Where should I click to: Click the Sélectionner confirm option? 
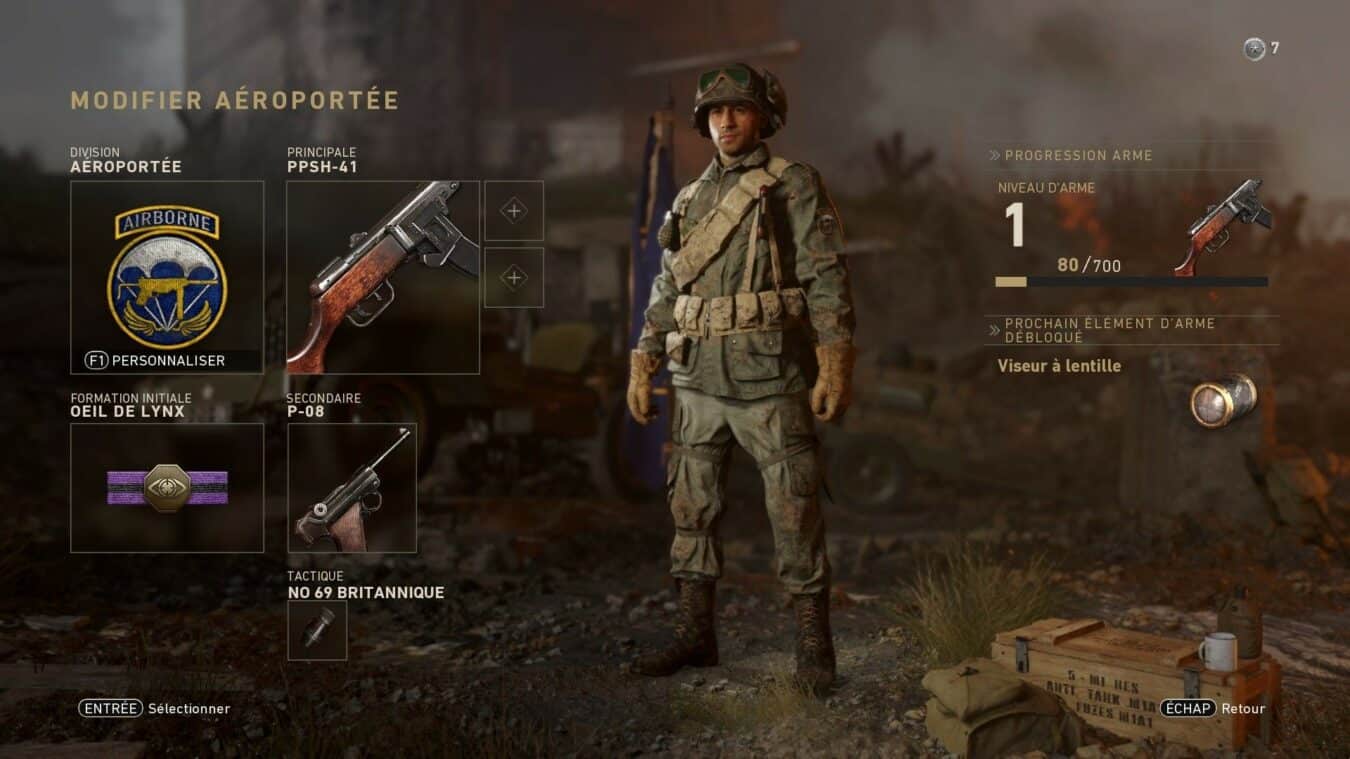(155, 708)
